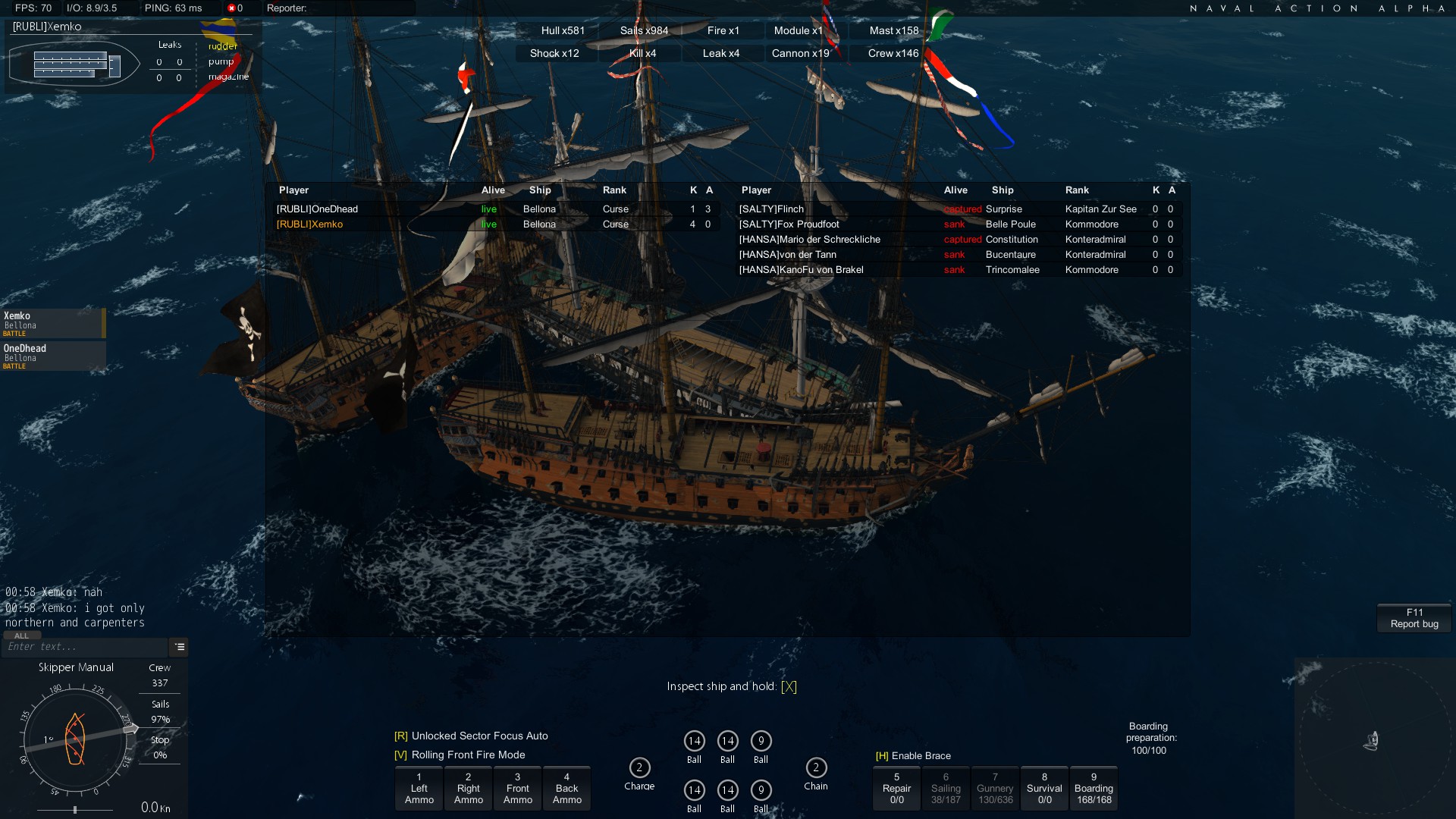
Task: Select Right Ammo slot 2
Action: click(x=468, y=788)
